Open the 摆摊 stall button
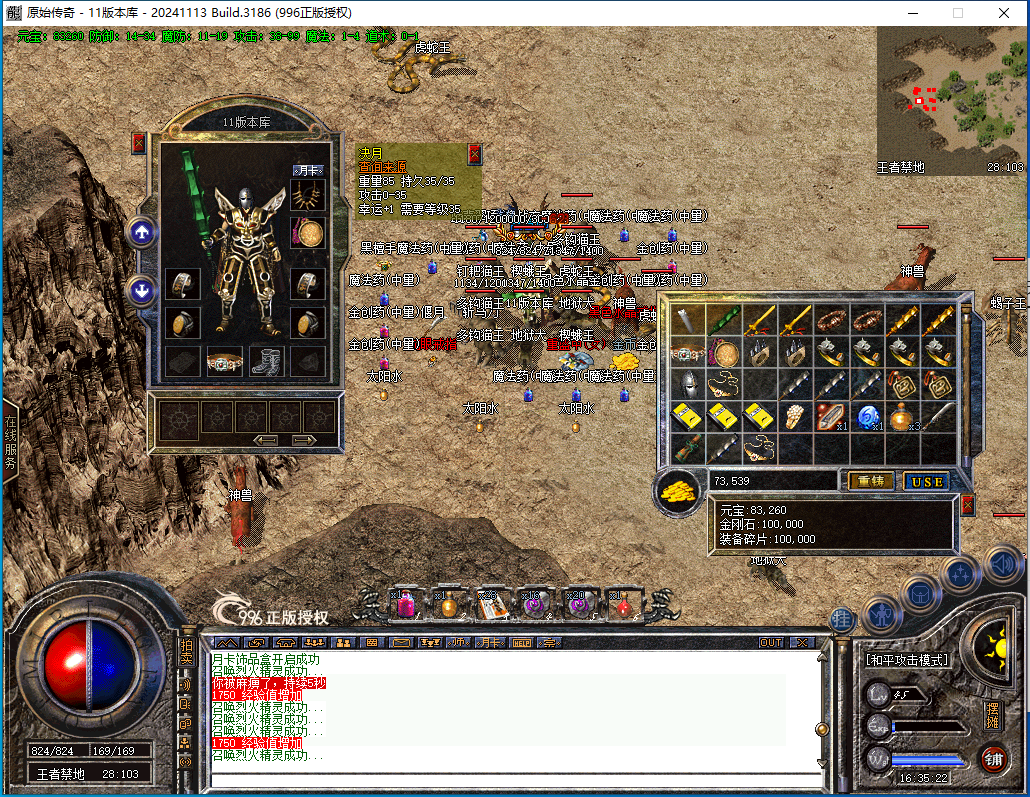Screen dimensions: 1030x797 pos(992,715)
